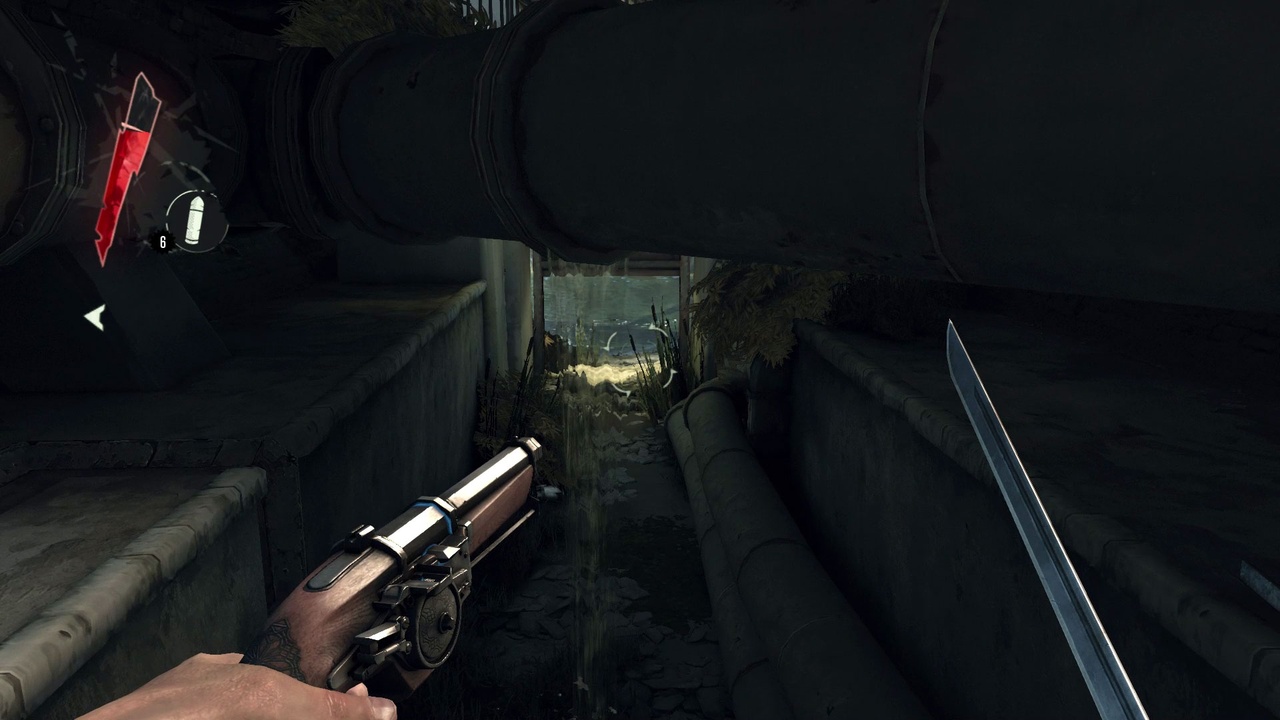
Task: Expand the weapon selection wheel via the arrow
Action: click(x=94, y=318)
